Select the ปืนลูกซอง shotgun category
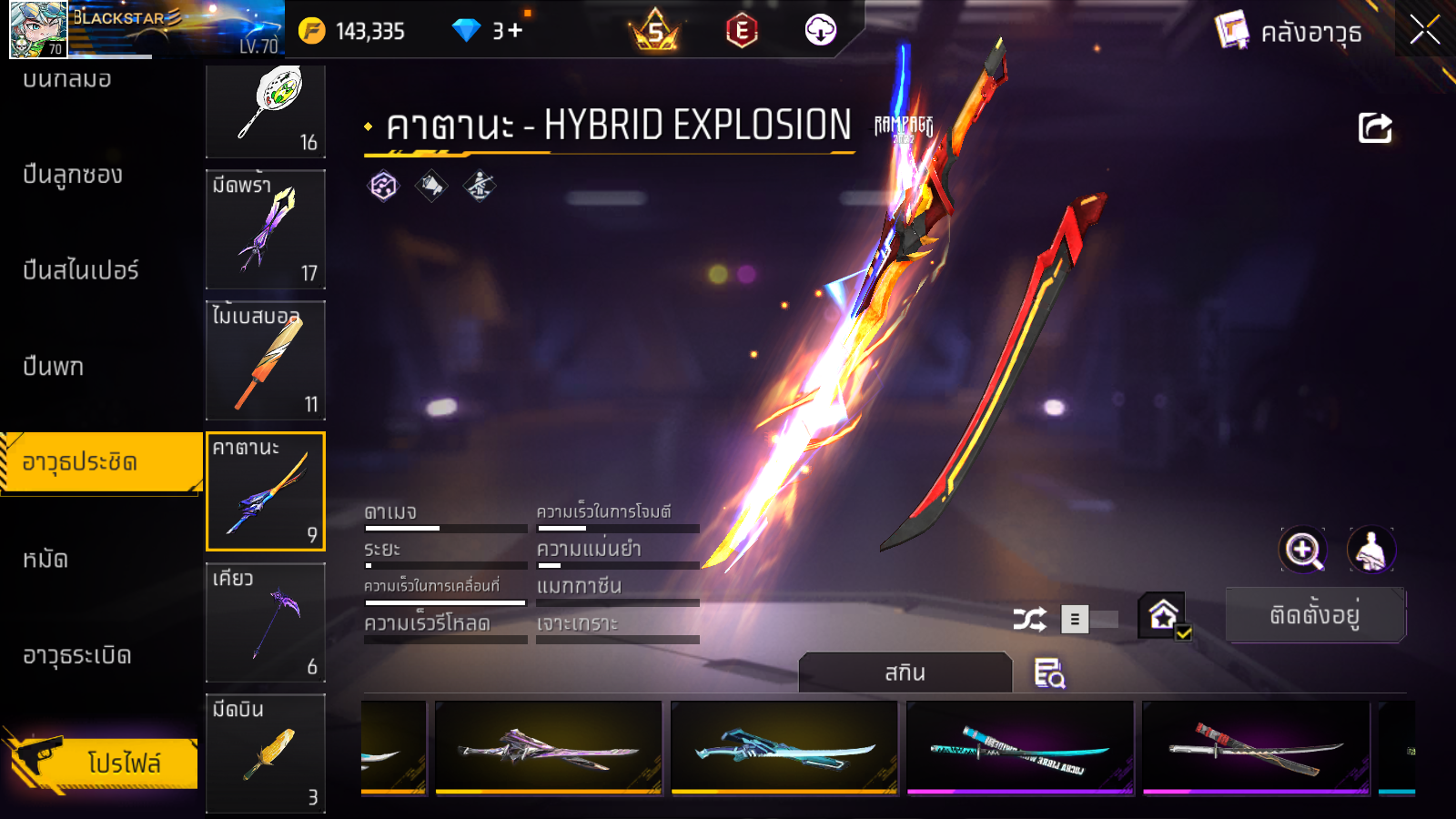This screenshot has height=819, width=1456. [73, 175]
